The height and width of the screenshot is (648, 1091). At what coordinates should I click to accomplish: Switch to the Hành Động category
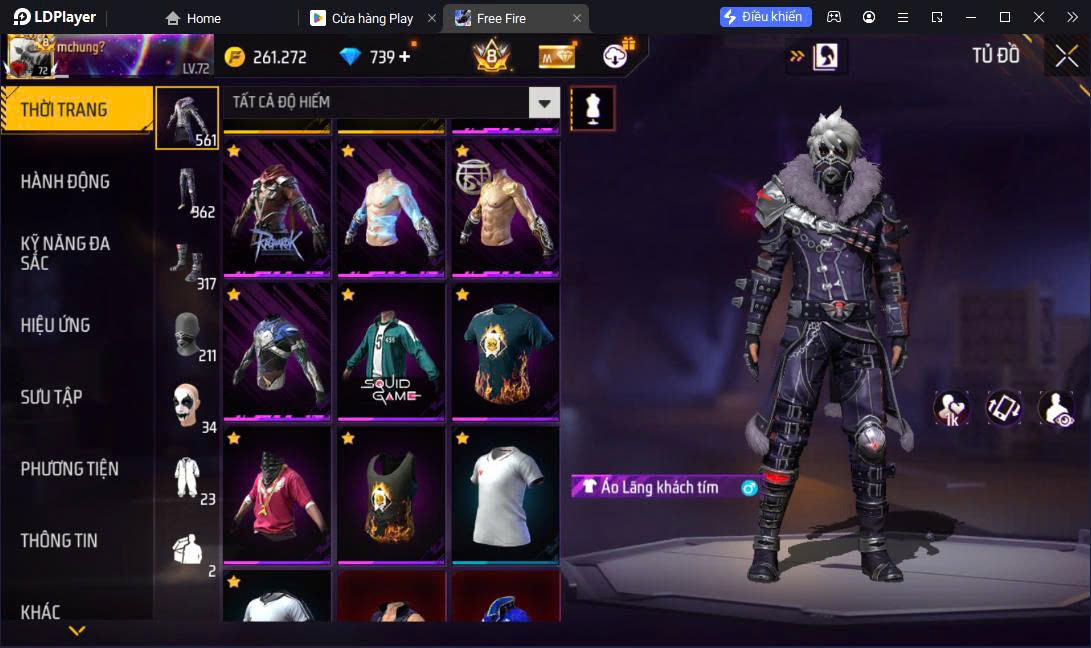pyautogui.click(x=66, y=181)
